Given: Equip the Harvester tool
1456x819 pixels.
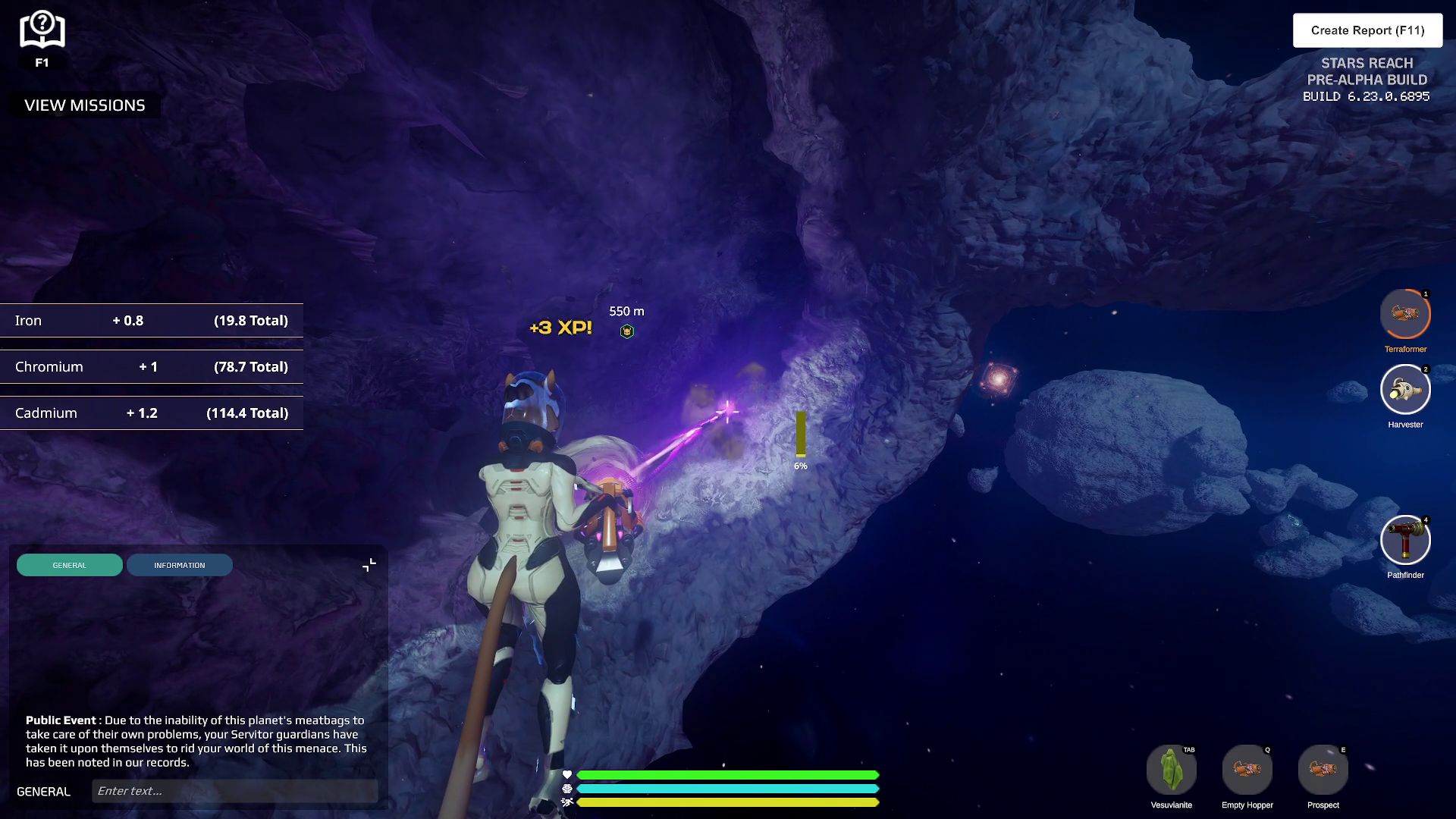Looking at the screenshot, I should point(1405,390).
